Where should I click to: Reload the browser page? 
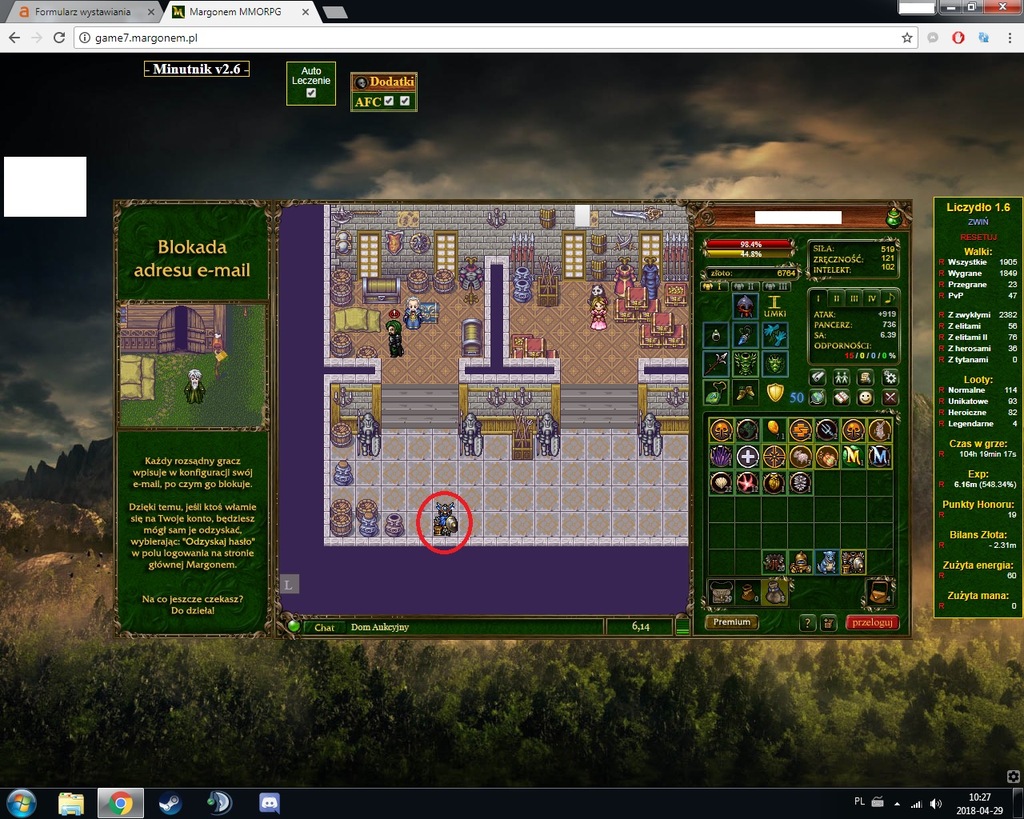click(59, 38)
